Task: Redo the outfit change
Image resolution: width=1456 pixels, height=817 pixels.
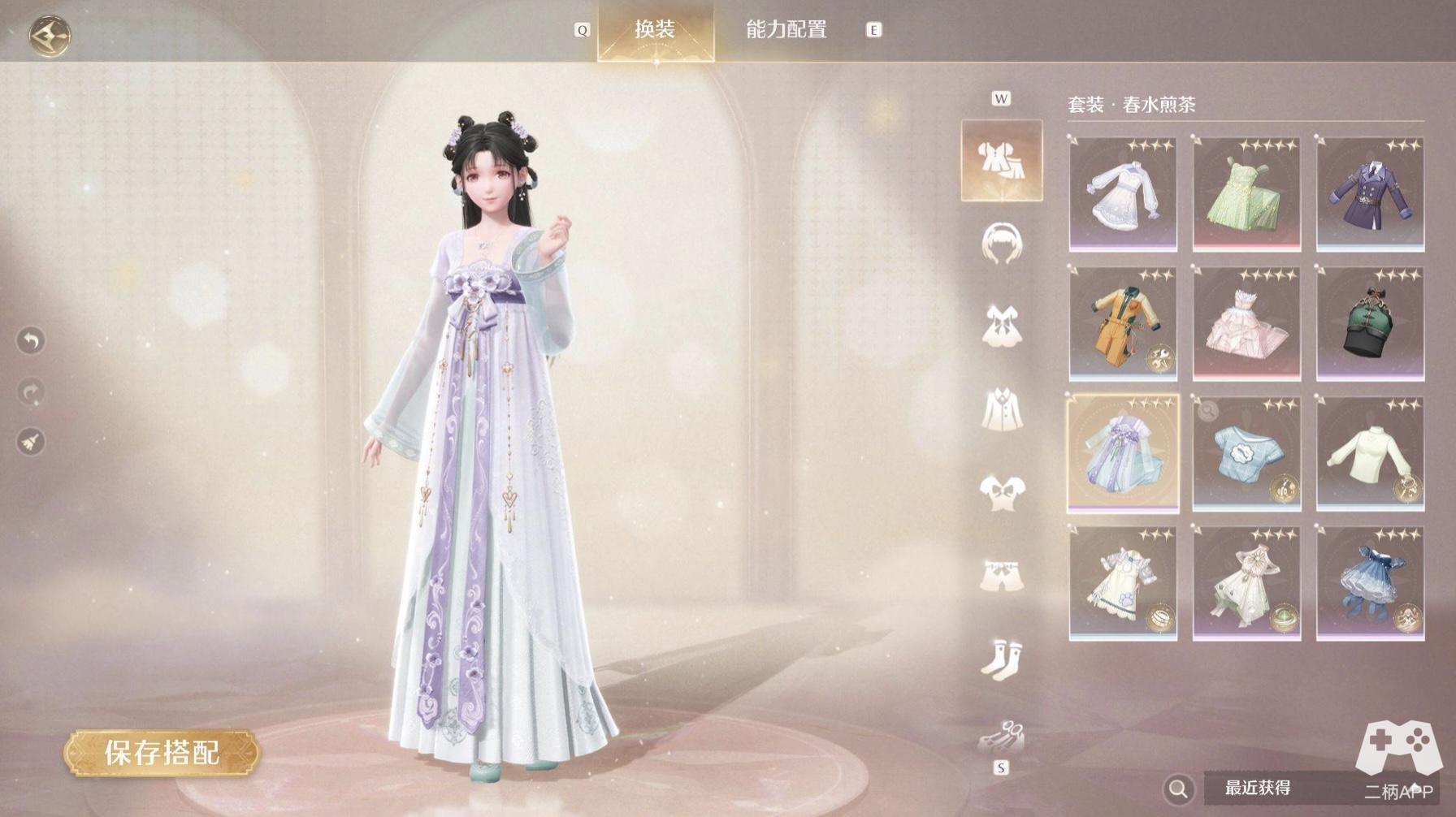Action: (31, 392)
